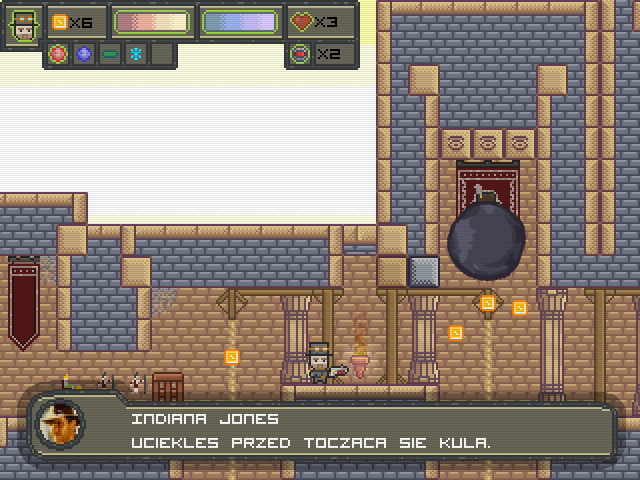640x480 pixels.
Task: Click the Indiana Jones dialogue portrait
Action: (60, 426)
